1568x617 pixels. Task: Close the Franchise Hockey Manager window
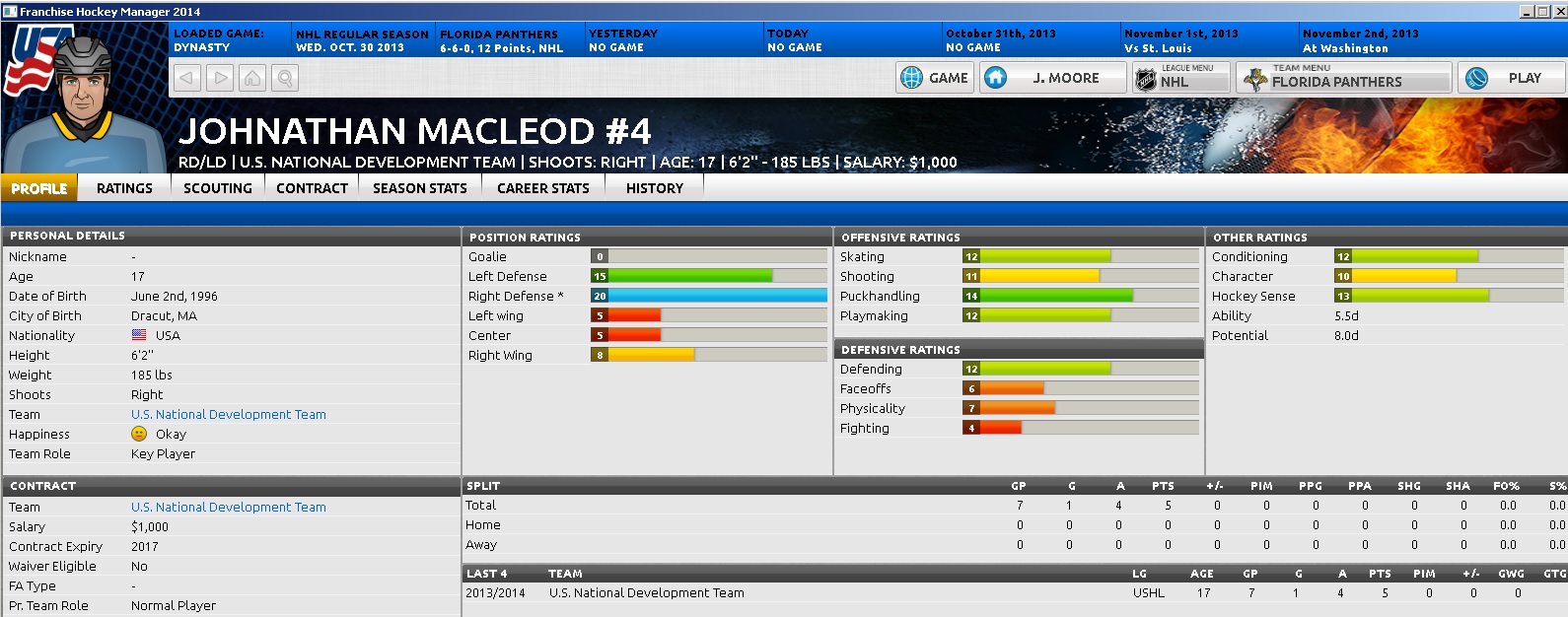pyautogui.click(x=1559, y=11)
